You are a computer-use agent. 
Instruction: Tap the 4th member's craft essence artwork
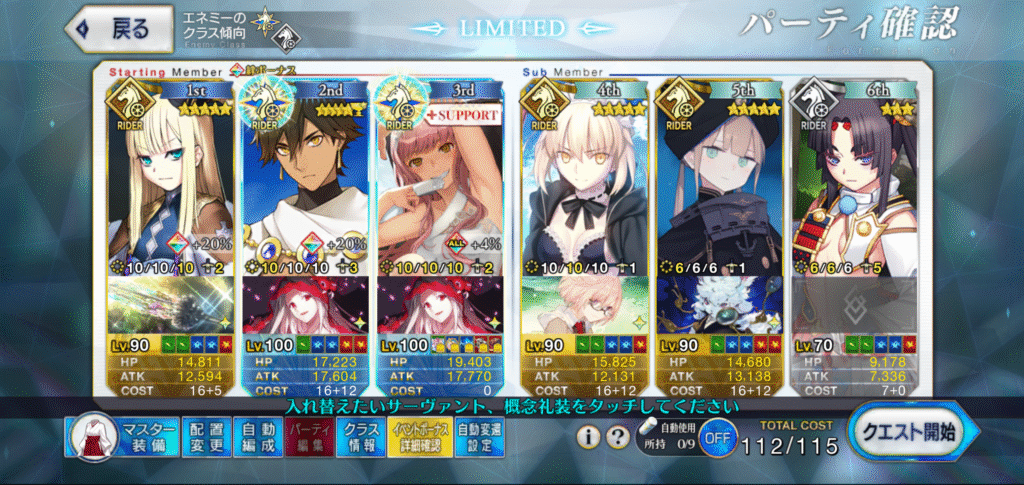(586, 304)
